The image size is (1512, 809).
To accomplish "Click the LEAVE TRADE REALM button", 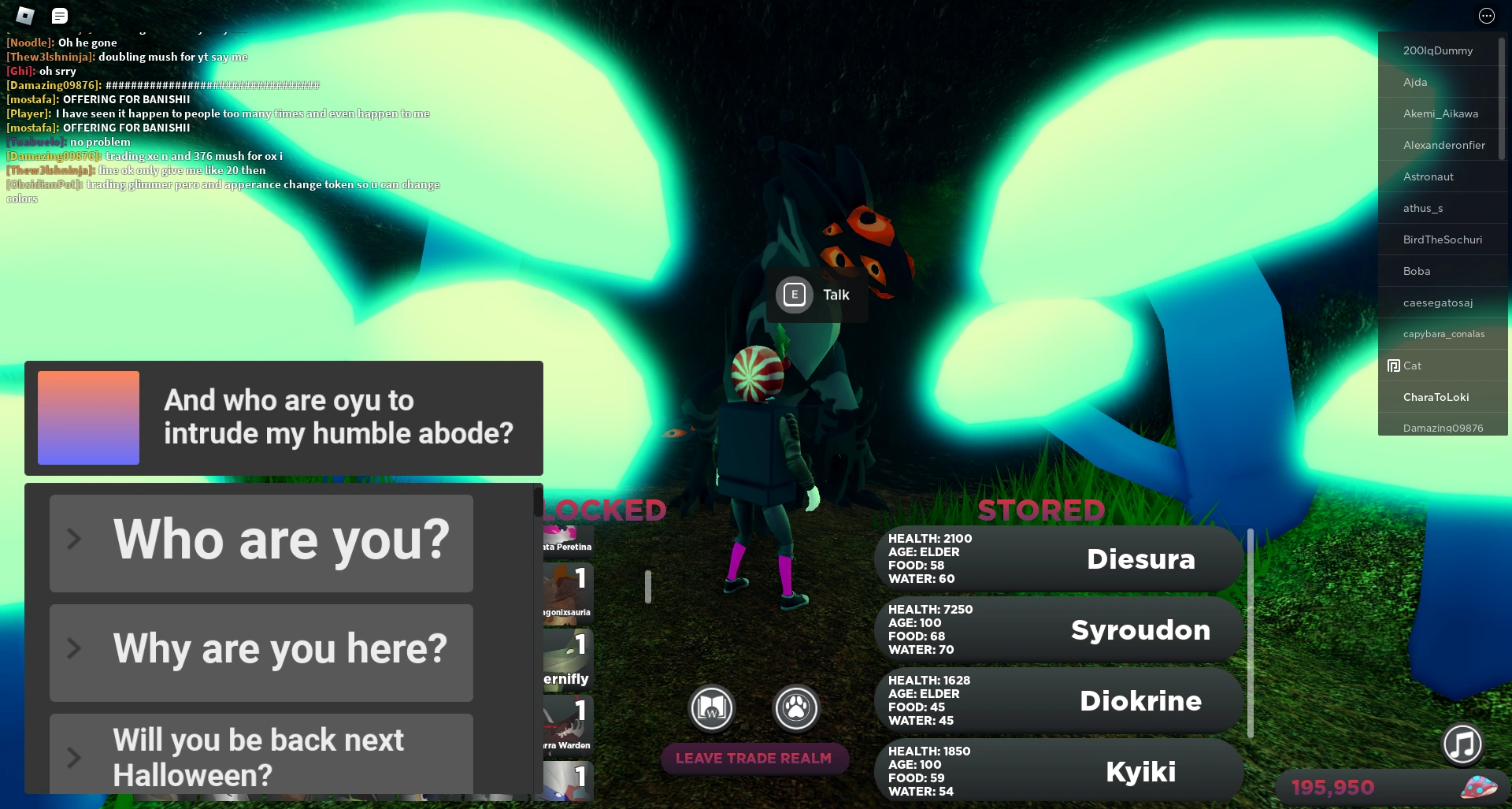I will coord(754,759).
